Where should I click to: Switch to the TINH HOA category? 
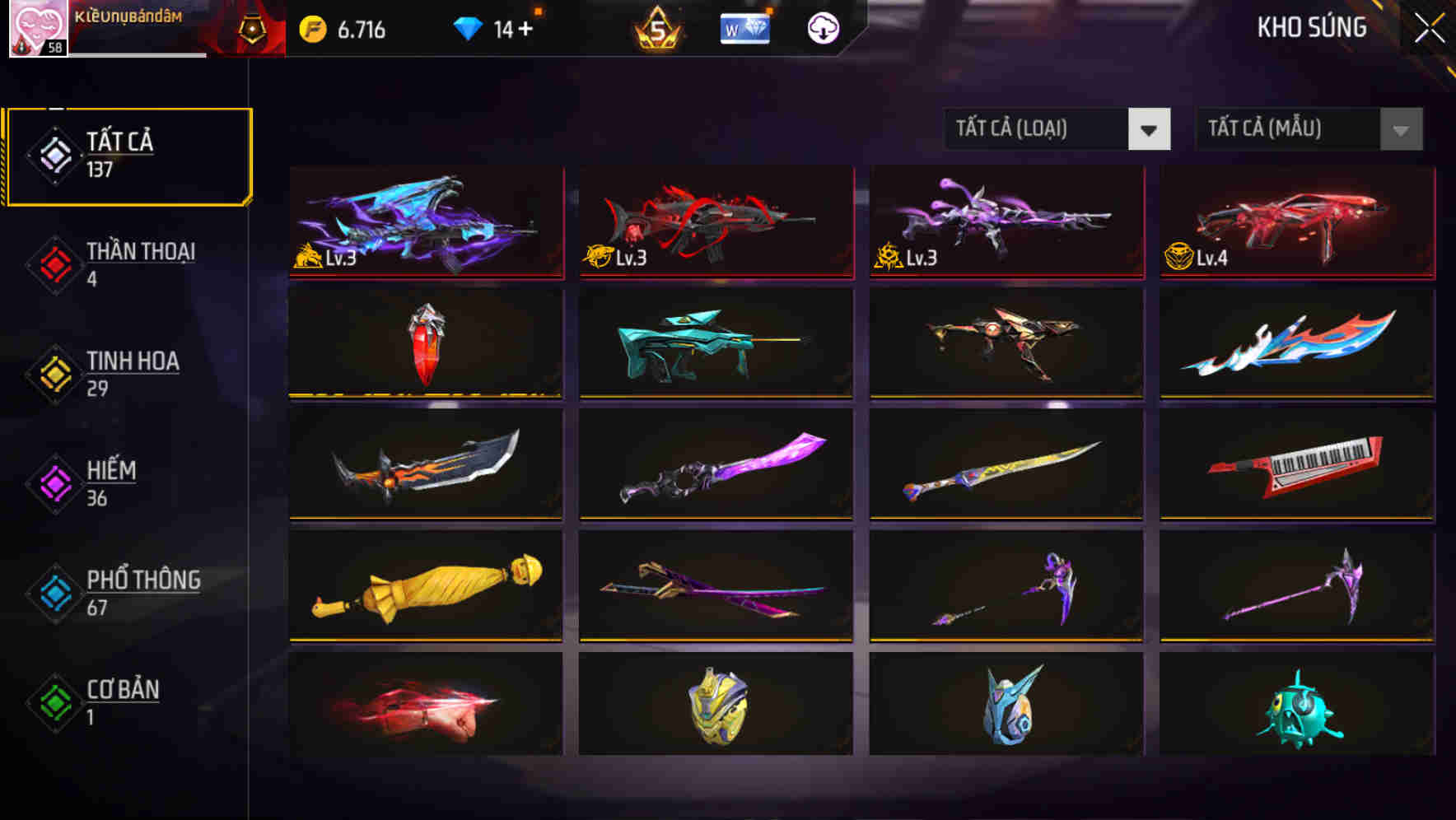click(132, 372)
